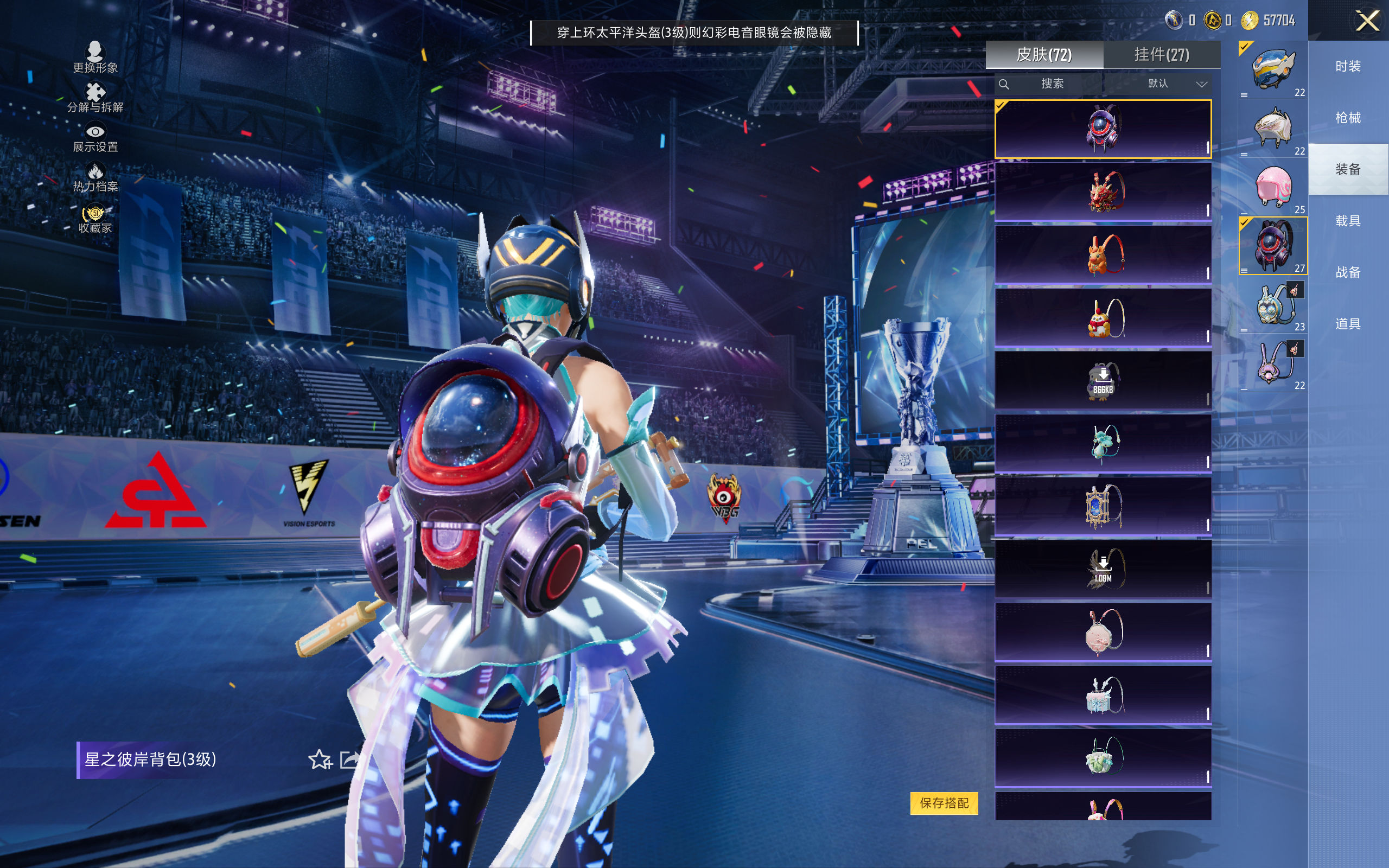Open the 默认 sort dropdown
This screenshot has height=868, width=1389.
[x=1177, y=84]
